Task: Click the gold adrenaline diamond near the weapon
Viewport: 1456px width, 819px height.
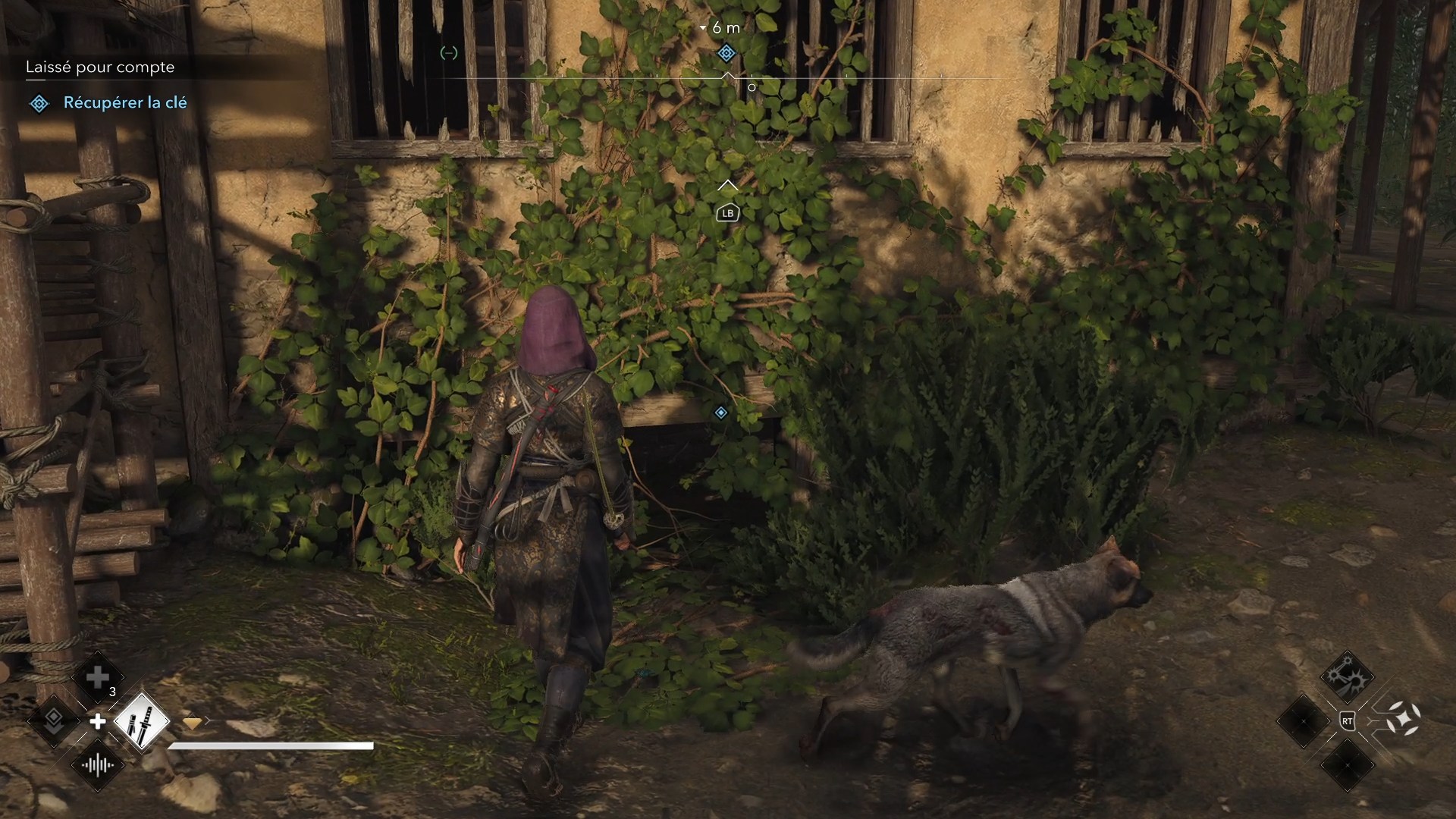Action: click(x=193, y=723)
